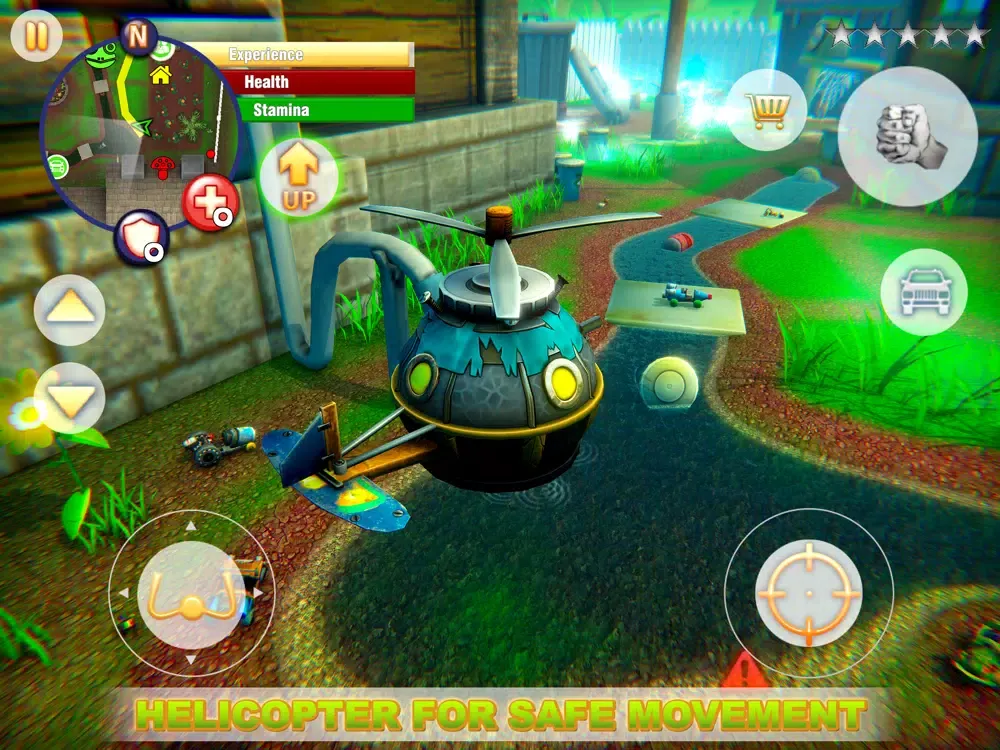
Task: Open the shopping cart store
Action: click(767, 110)
